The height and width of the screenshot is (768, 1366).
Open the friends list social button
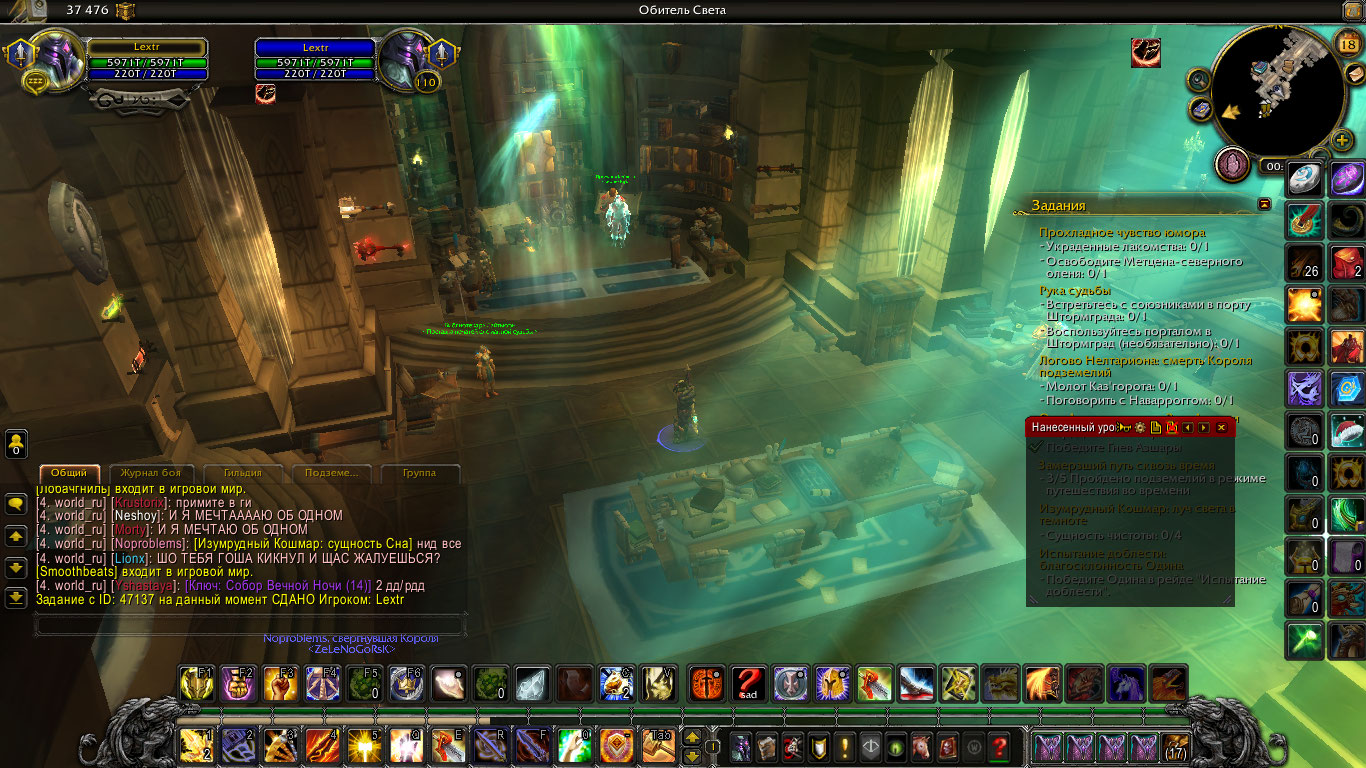pyautogui.click(x=16, y=443)
